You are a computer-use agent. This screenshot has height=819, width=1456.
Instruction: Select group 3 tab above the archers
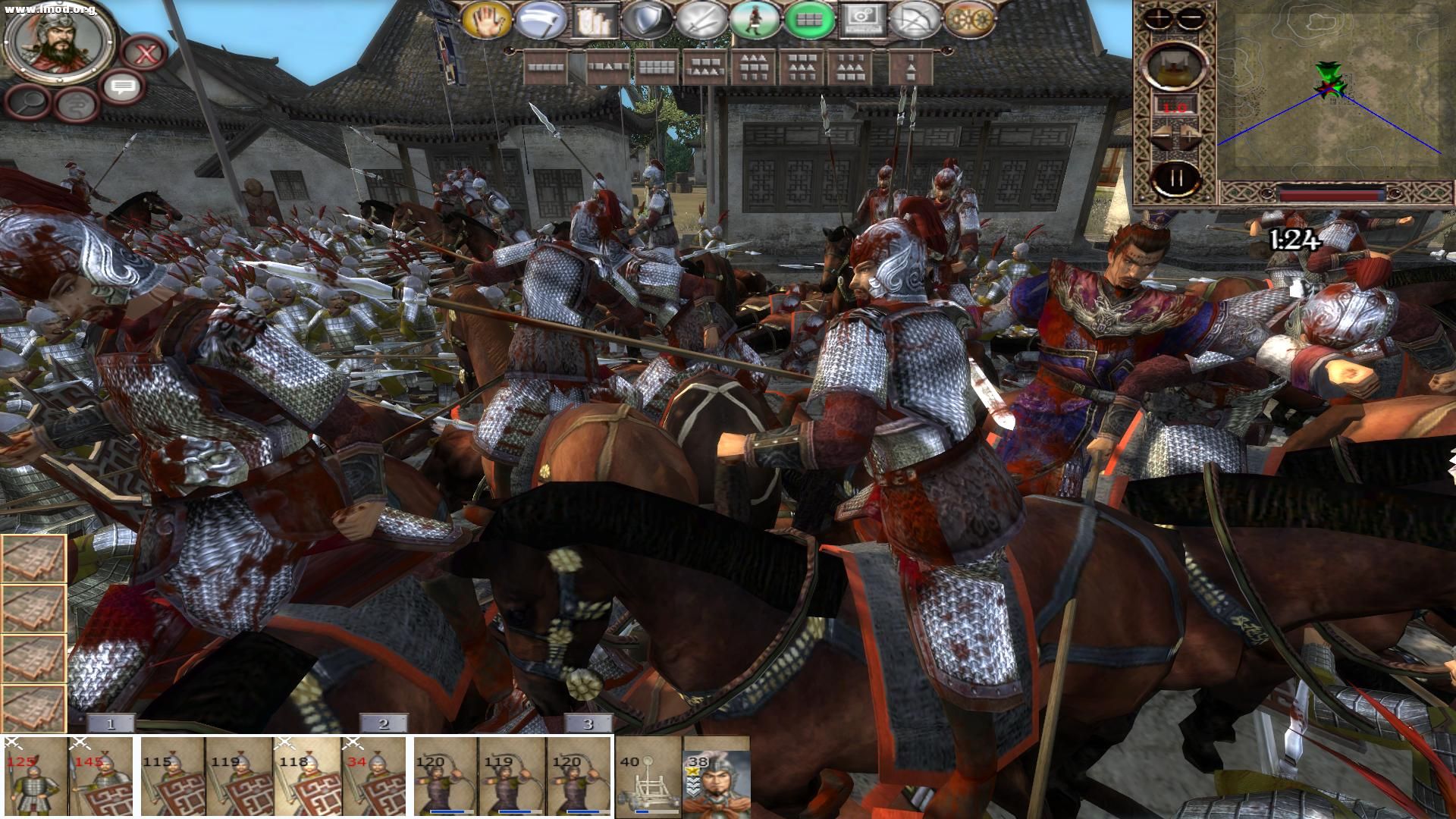coord(588,724)
